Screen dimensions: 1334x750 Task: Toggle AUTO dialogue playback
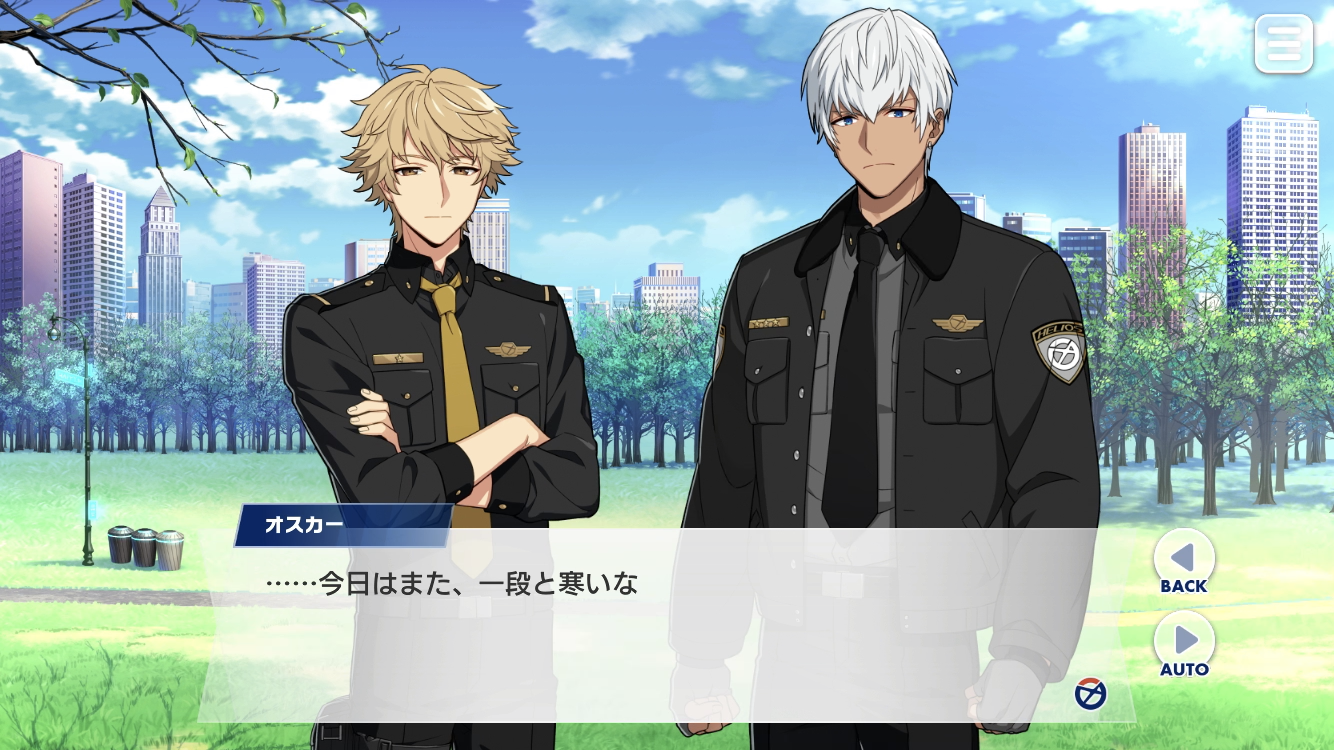(1184, 645)
